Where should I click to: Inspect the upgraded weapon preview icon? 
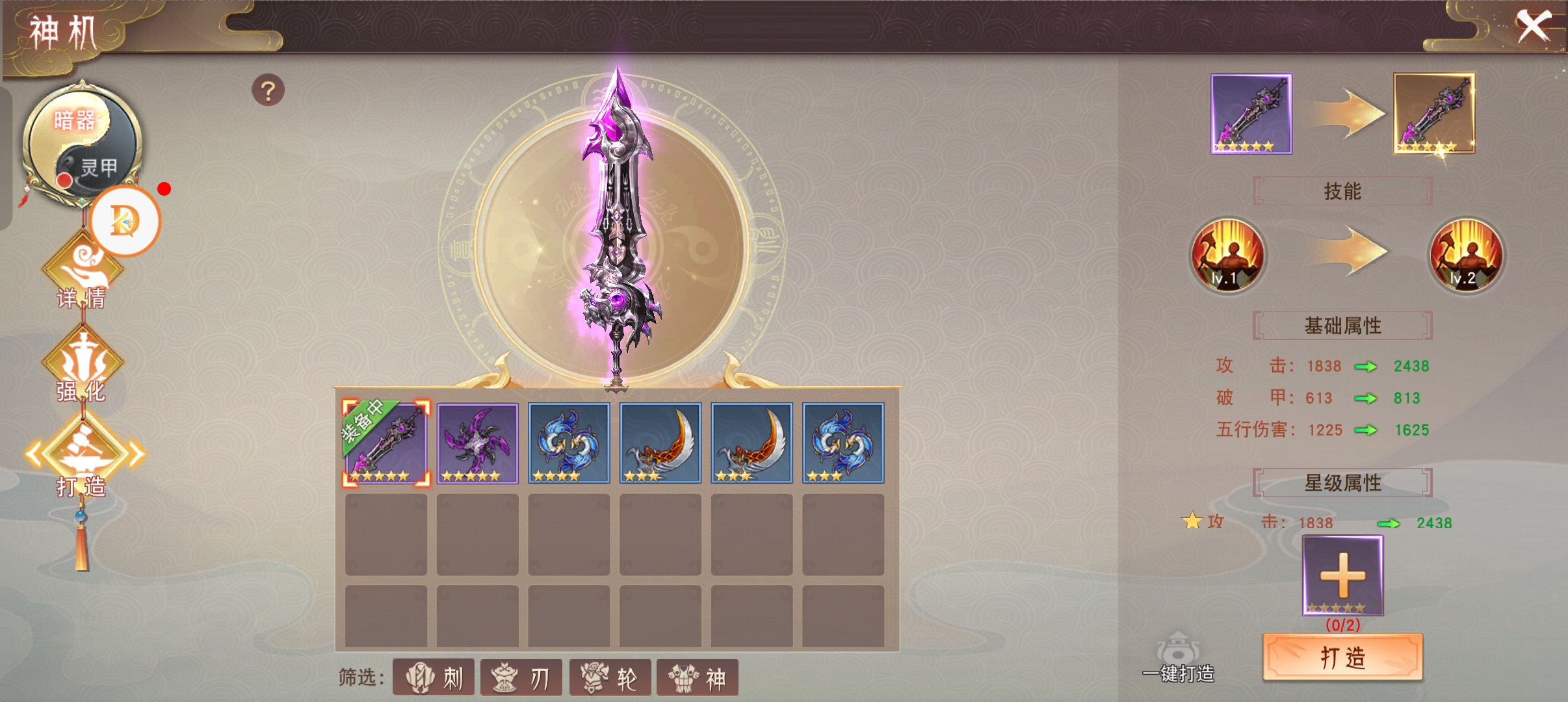coord(1433,114)
